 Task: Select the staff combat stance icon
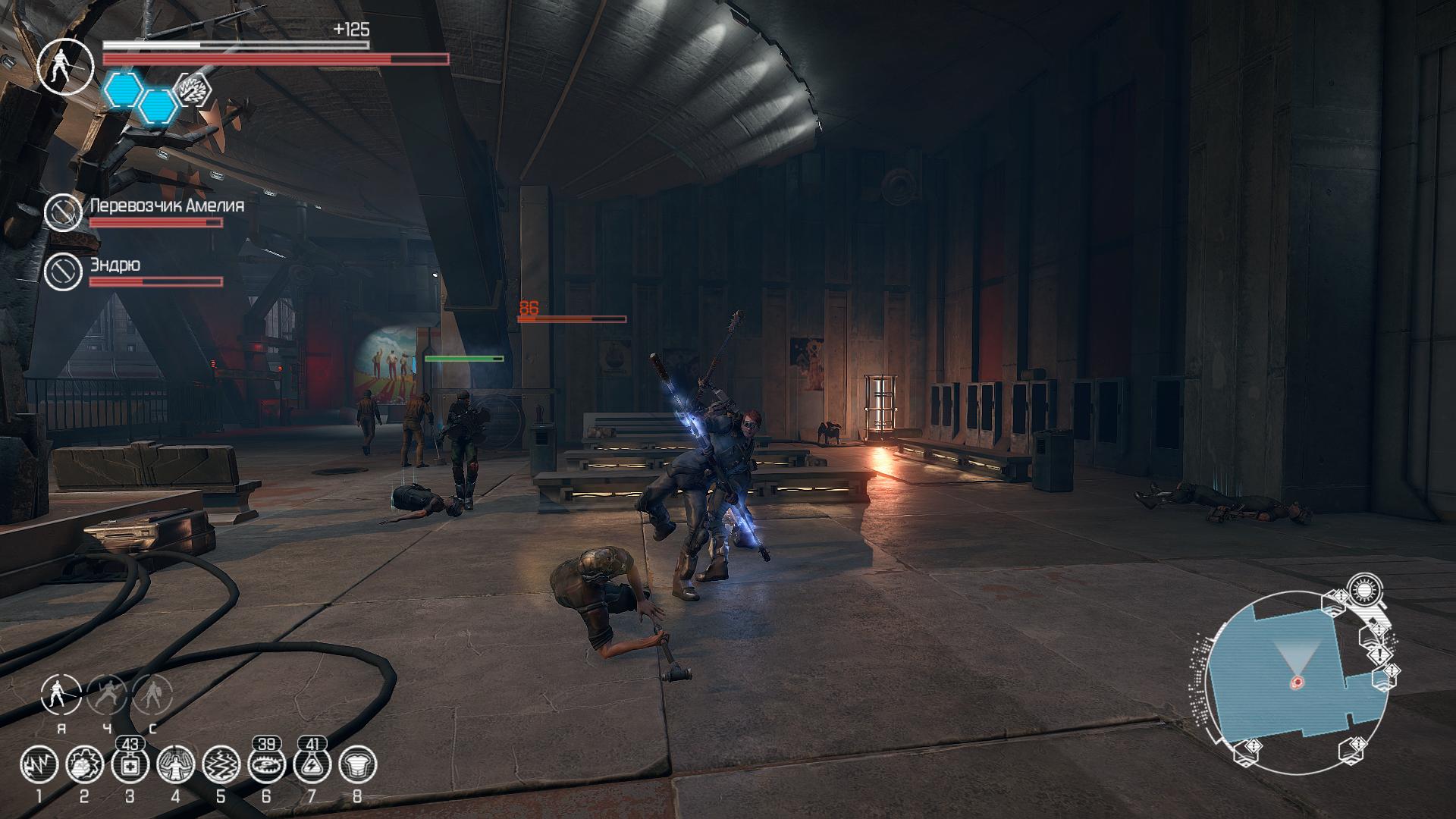61,695
